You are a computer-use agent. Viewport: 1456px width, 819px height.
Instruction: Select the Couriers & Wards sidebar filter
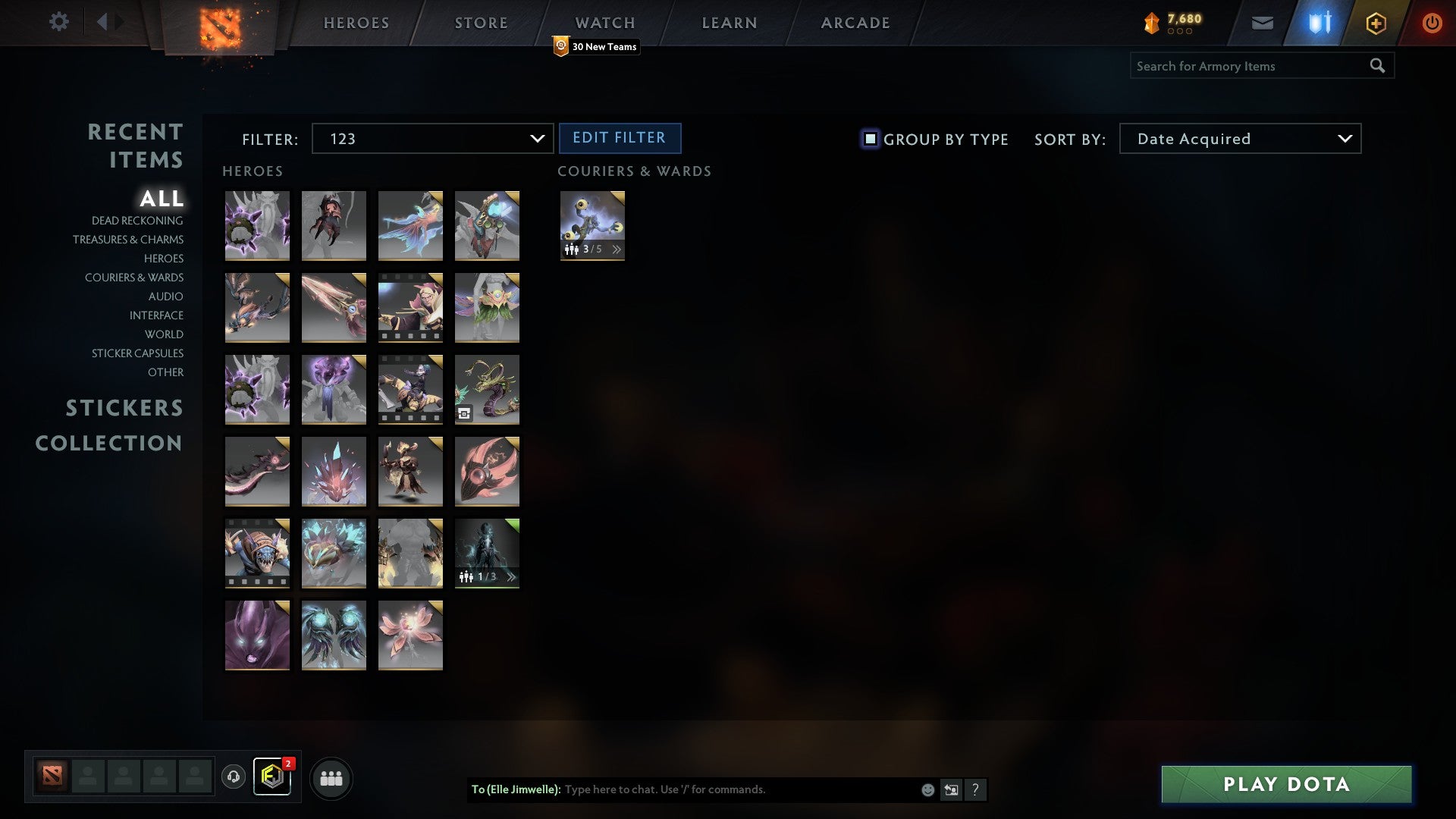[134, 278]
